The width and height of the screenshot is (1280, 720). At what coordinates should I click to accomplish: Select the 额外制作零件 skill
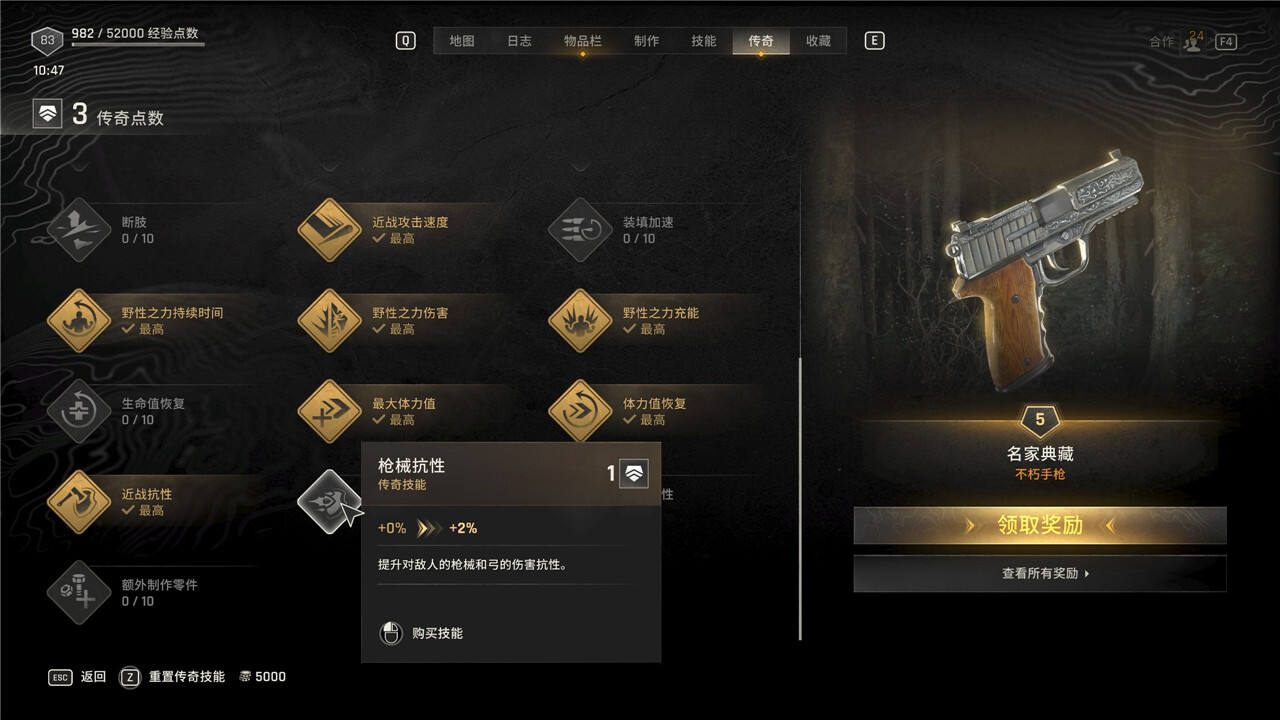point(79,592)
